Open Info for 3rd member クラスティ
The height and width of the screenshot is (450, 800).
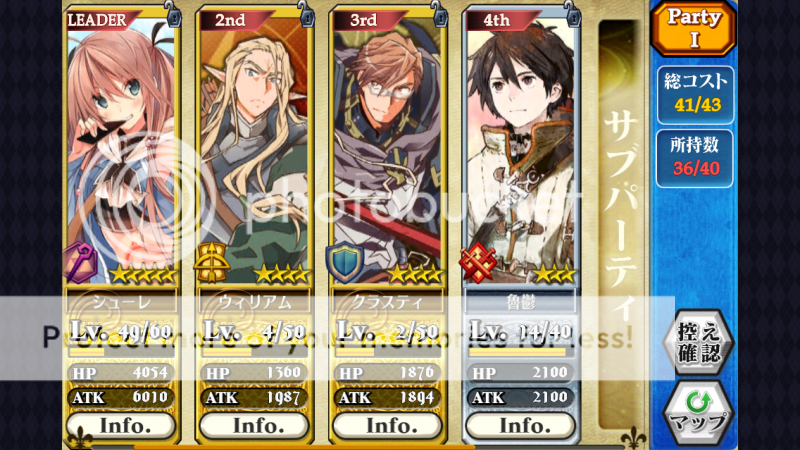click(x=388, y=425)
